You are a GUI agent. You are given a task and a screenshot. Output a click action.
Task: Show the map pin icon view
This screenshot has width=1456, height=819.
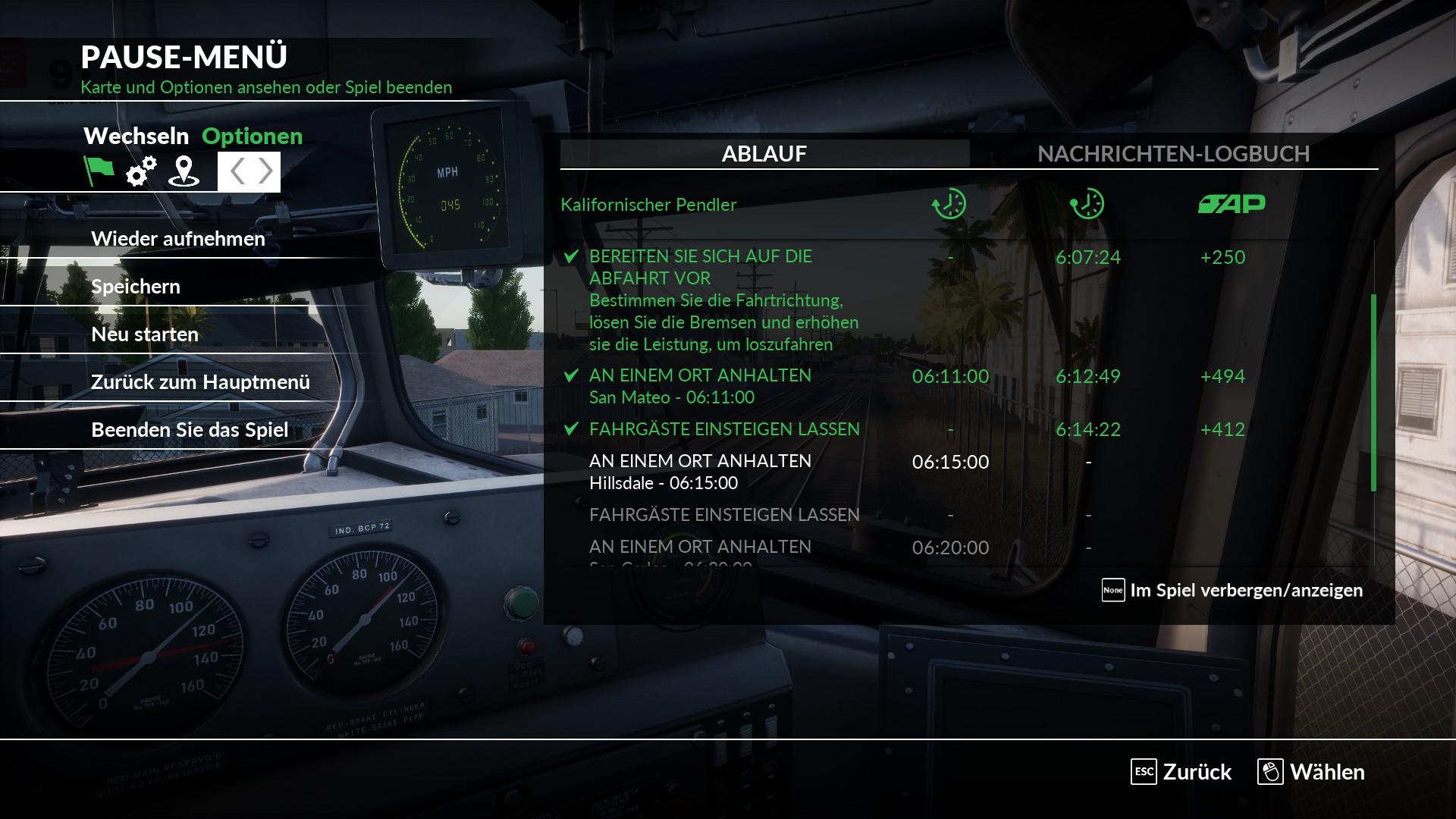(184, 171)
